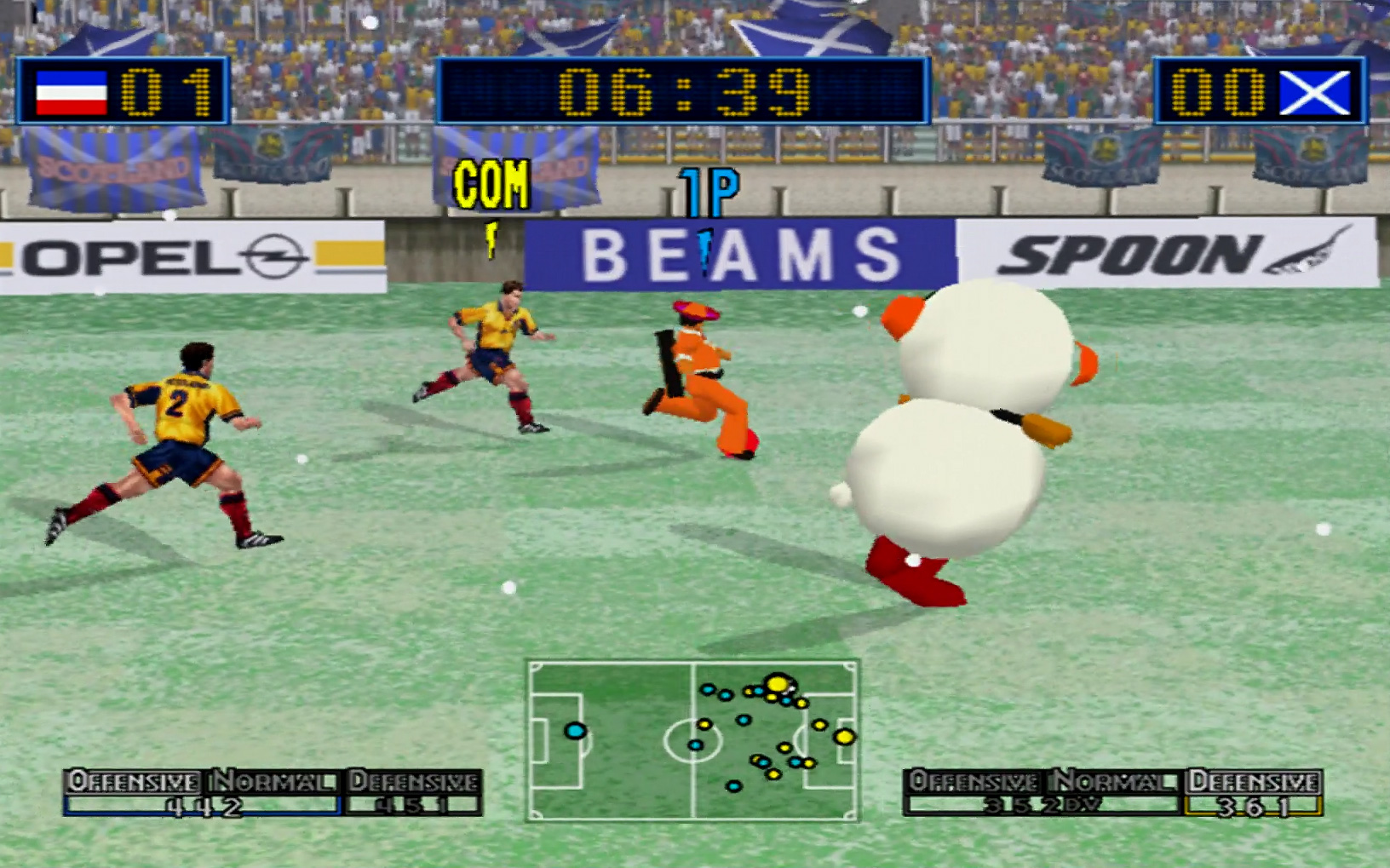Choose Normal tactic for the 4-4-2 team
This screenshot has height=868, width=1390.
pos(273,780)
